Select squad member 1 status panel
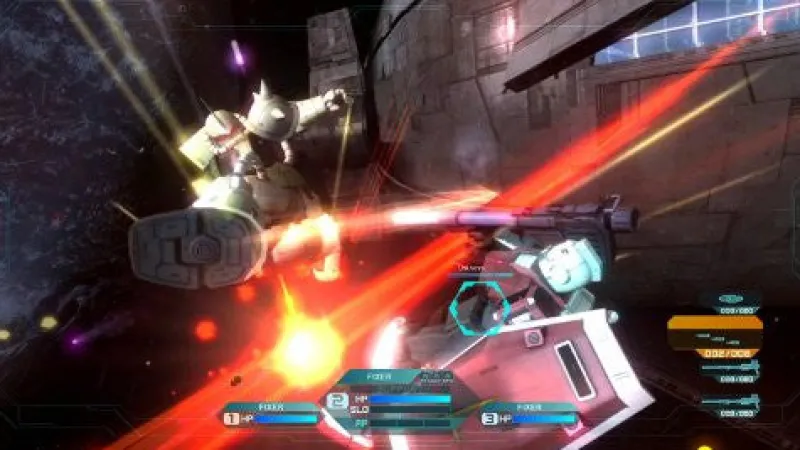 270,414
